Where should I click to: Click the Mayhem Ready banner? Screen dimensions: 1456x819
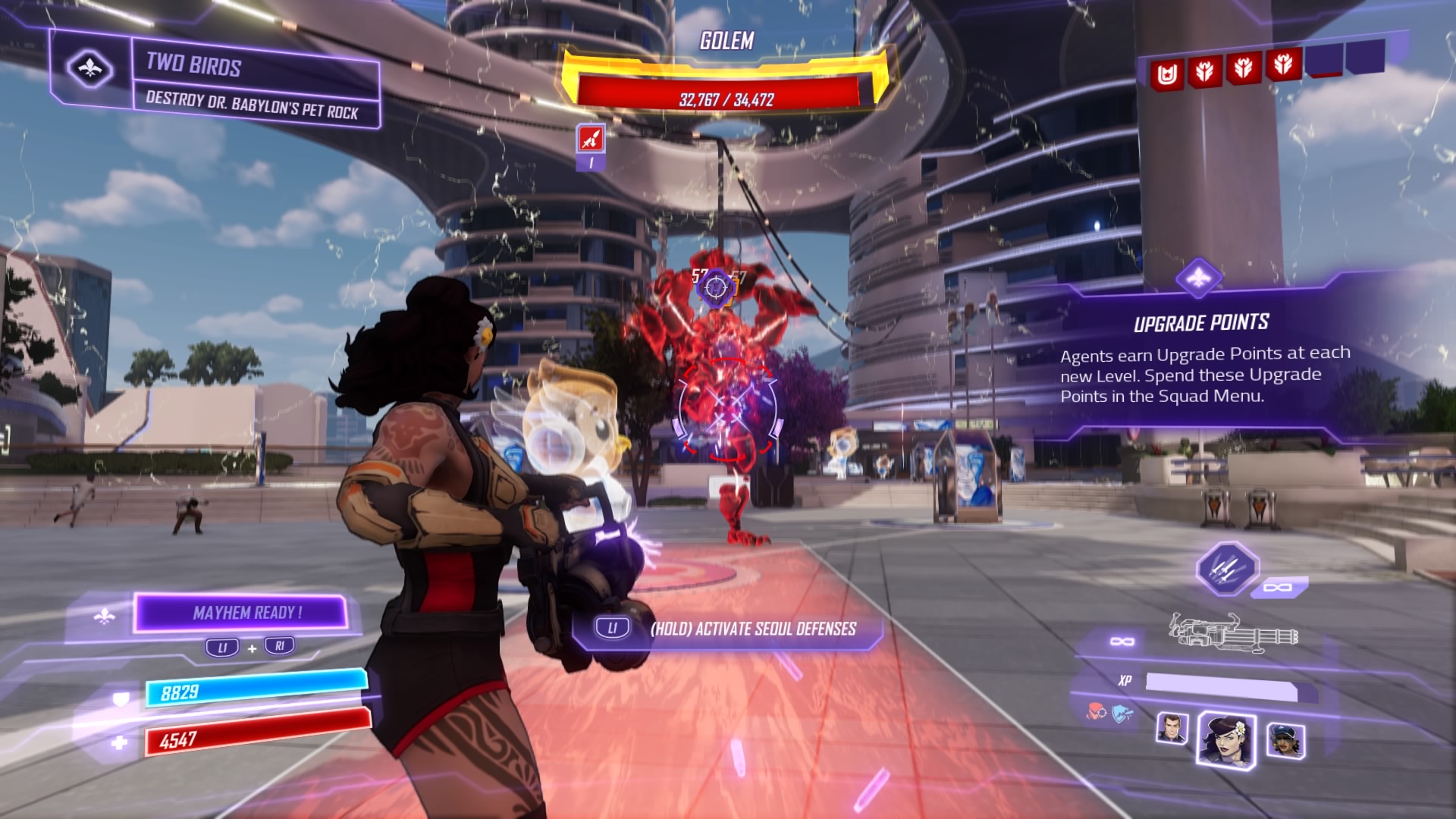click(x=242, y=613)
